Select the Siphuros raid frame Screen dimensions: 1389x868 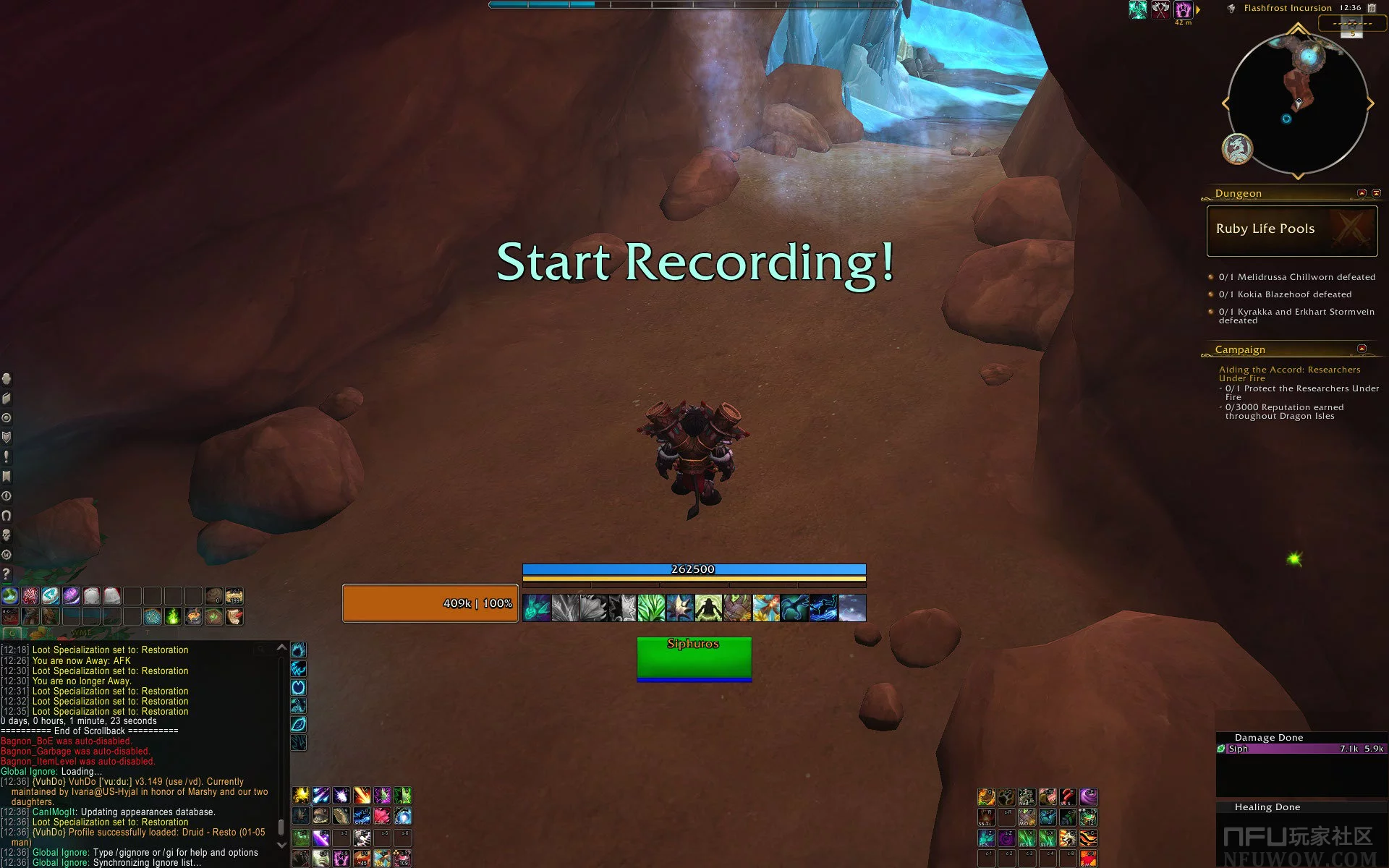694,659
